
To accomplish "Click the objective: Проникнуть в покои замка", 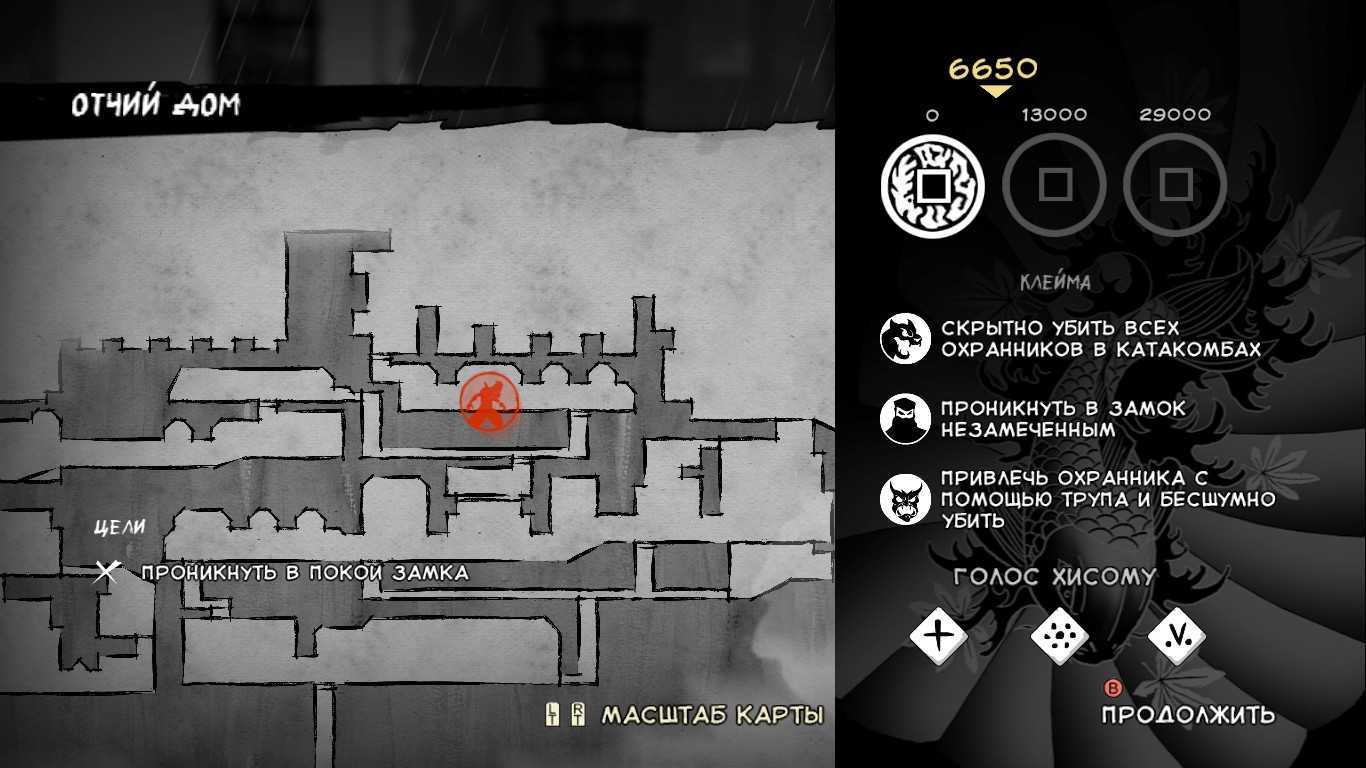I will [x=304, y=573].
